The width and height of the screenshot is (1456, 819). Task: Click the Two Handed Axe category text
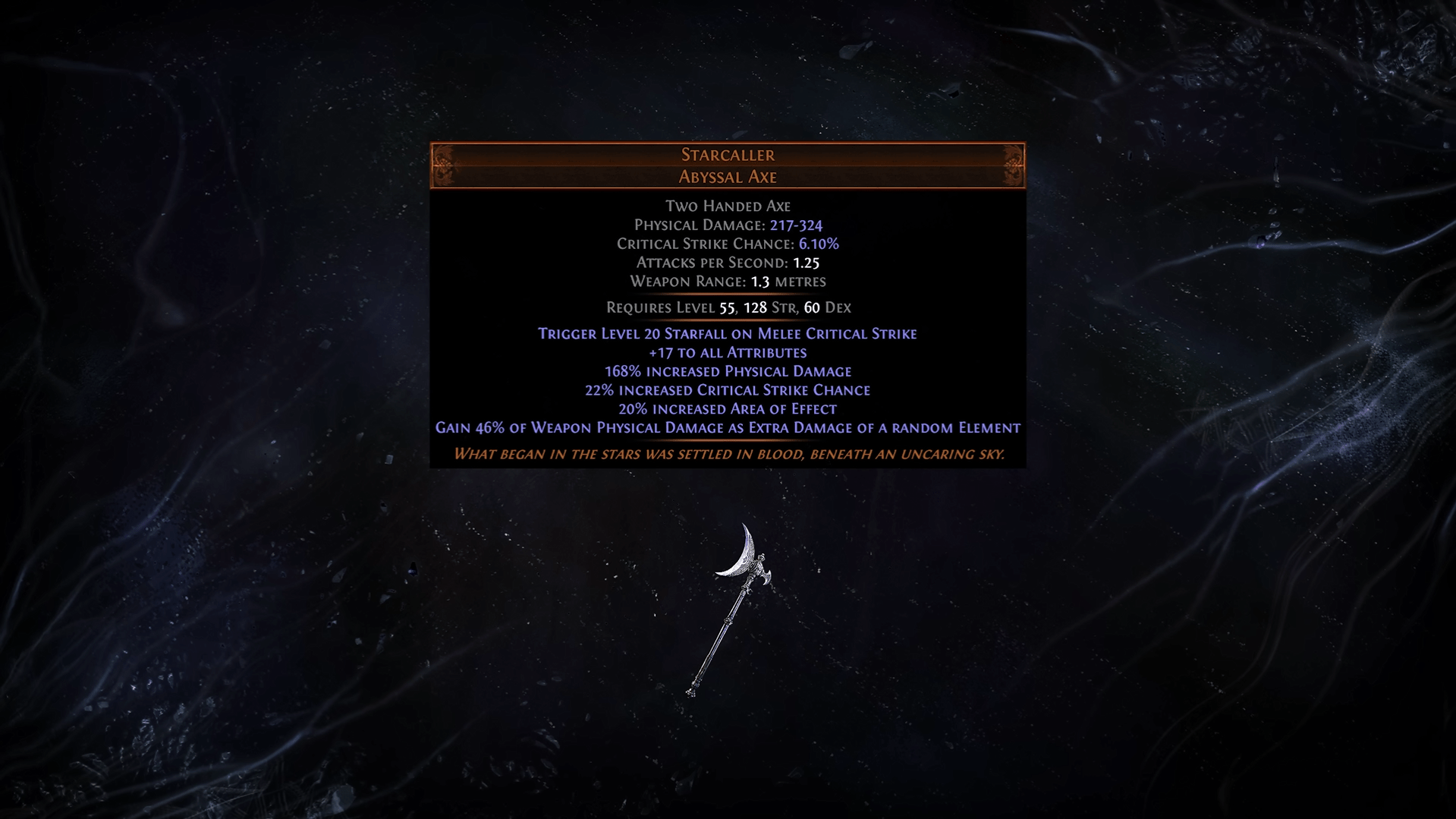[727, 206]
